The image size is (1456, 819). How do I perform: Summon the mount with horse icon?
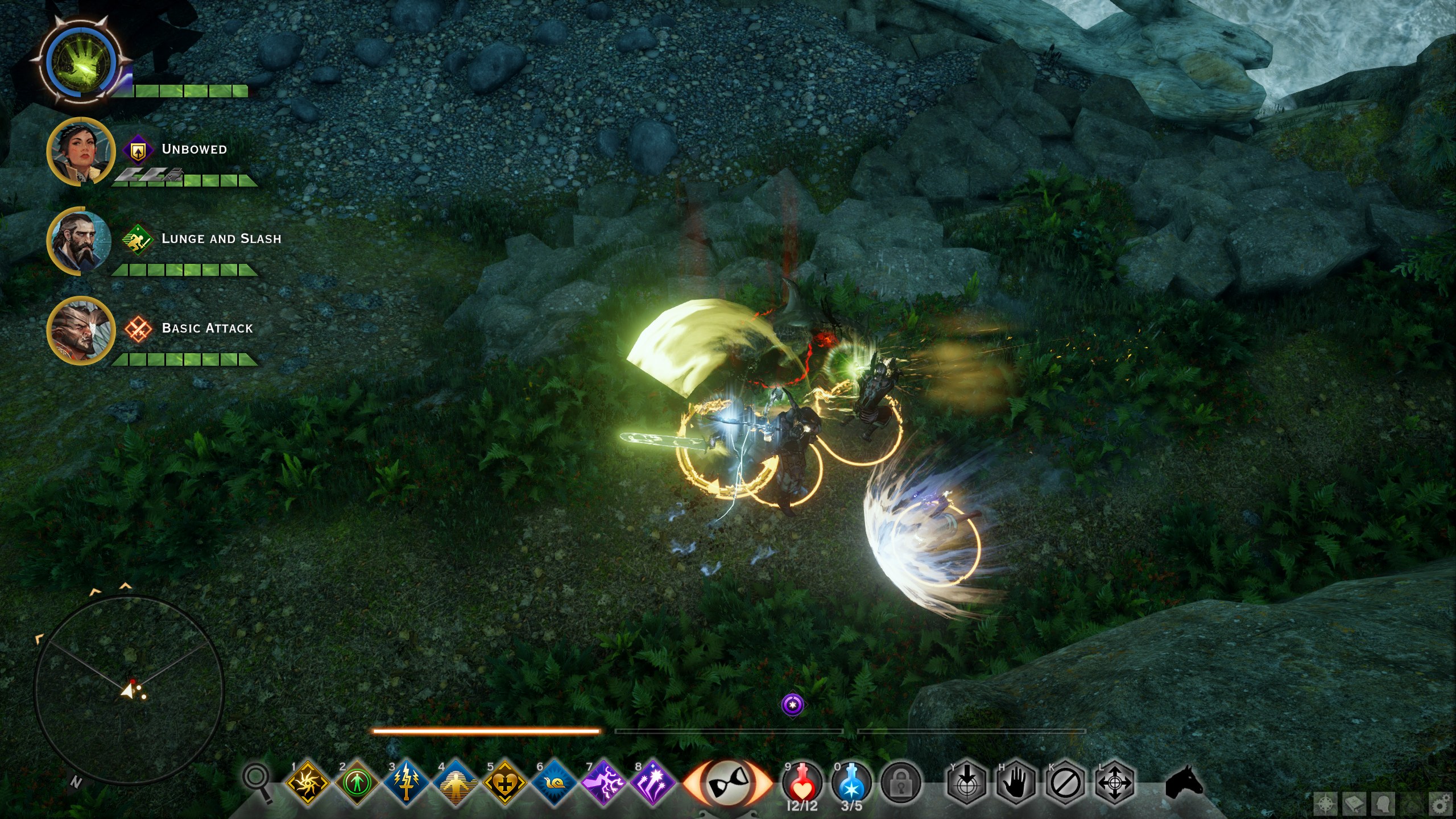click(x=1184, y=783)
